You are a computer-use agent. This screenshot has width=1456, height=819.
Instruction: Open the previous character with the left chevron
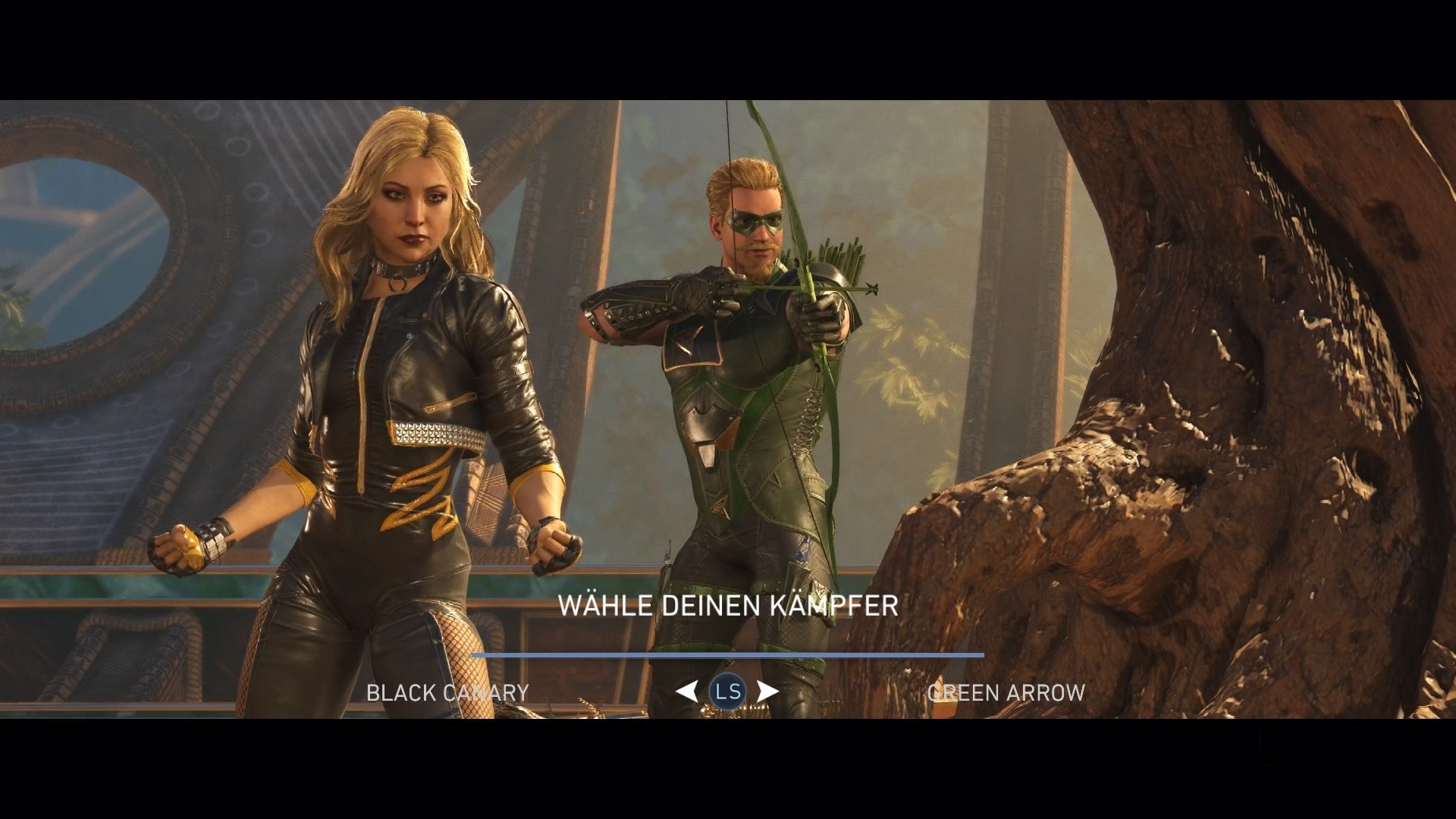(x=686, y=691)
